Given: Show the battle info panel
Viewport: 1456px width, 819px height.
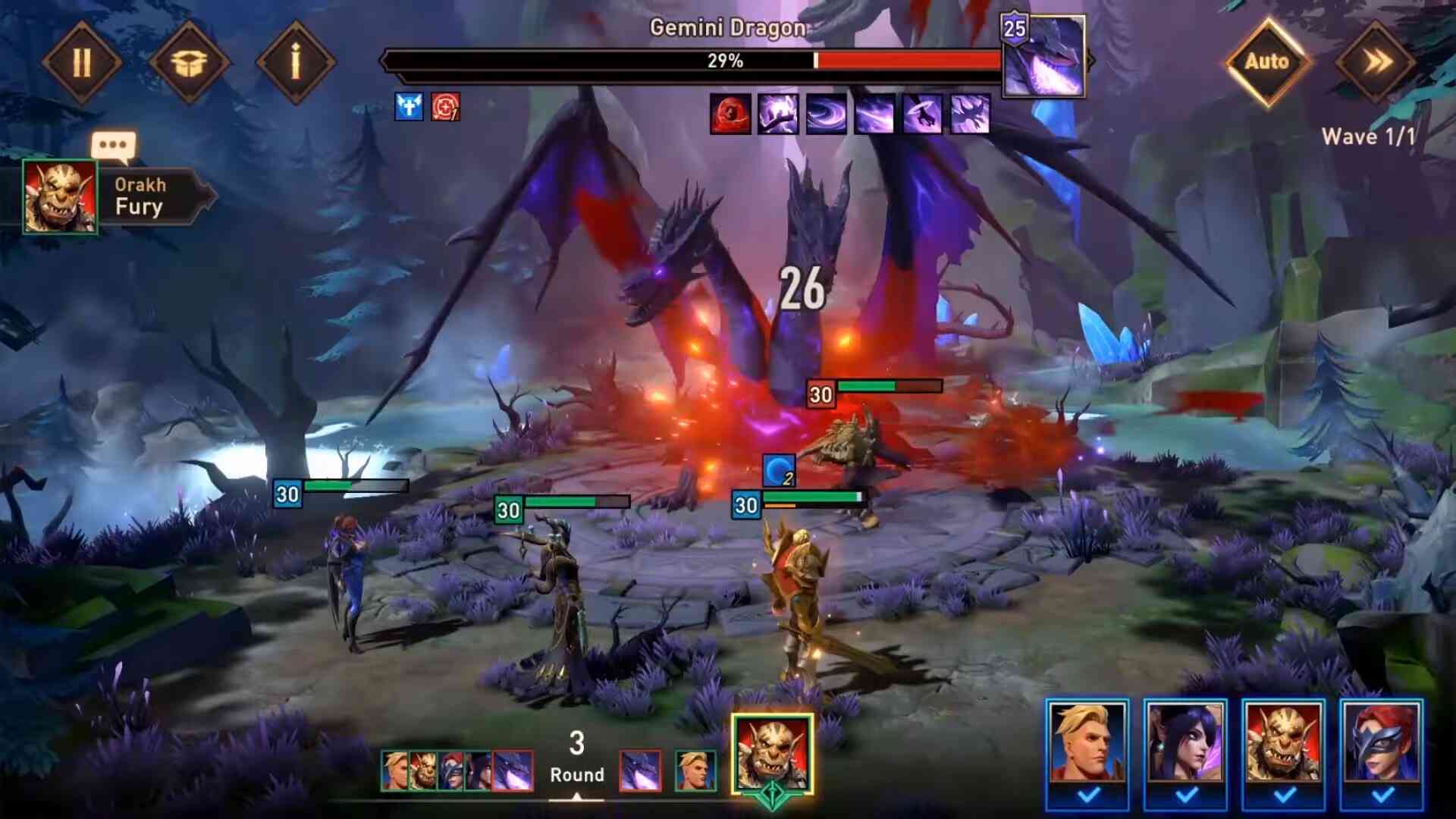Looking at the screenshot, I should click(x=296, y=62).
